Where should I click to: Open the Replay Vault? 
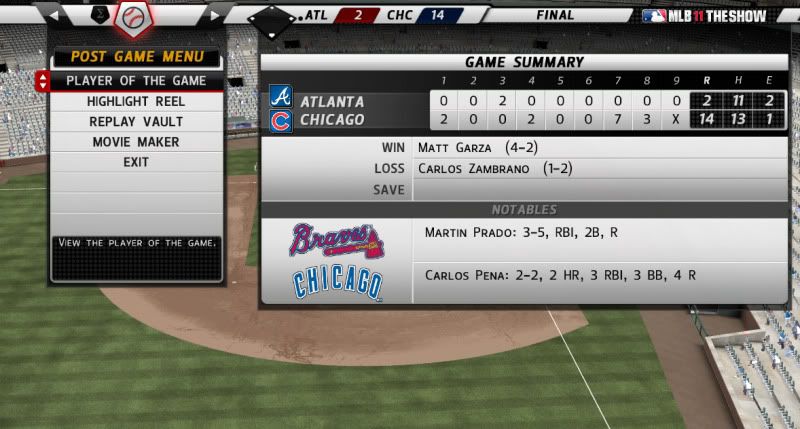point(136,122)
